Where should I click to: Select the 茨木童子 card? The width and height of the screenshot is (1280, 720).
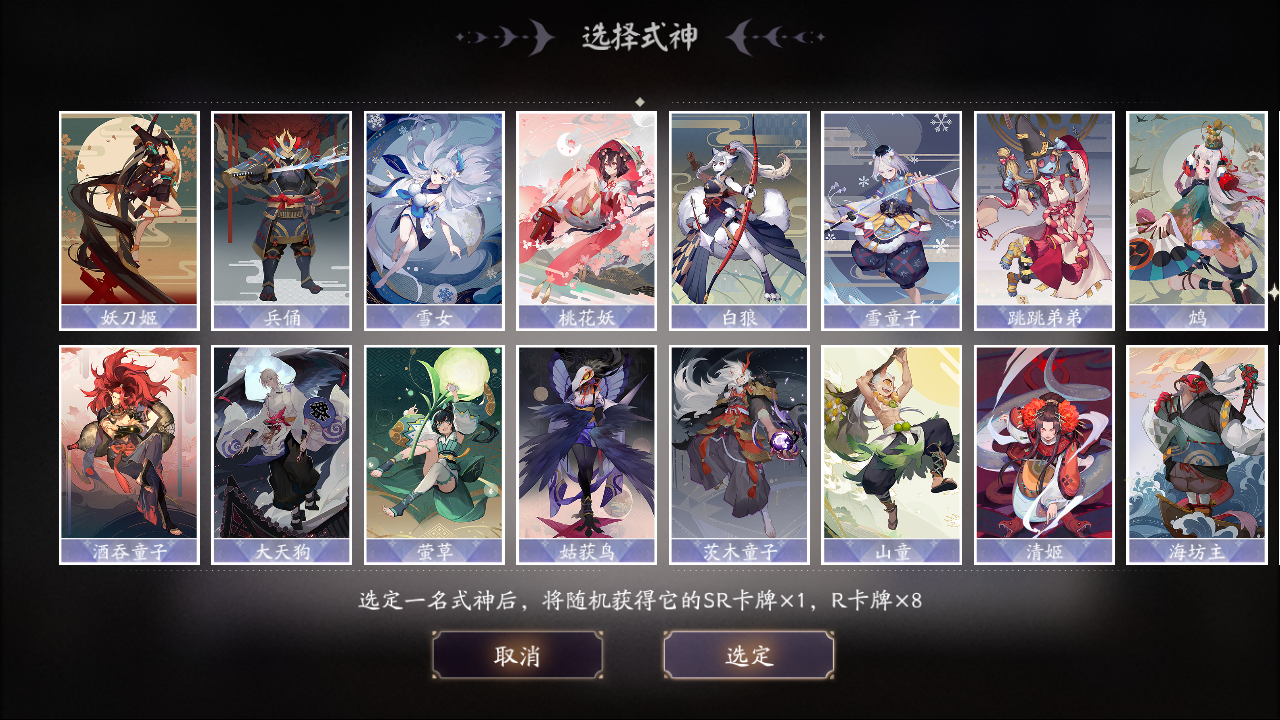tap(740, 450)
